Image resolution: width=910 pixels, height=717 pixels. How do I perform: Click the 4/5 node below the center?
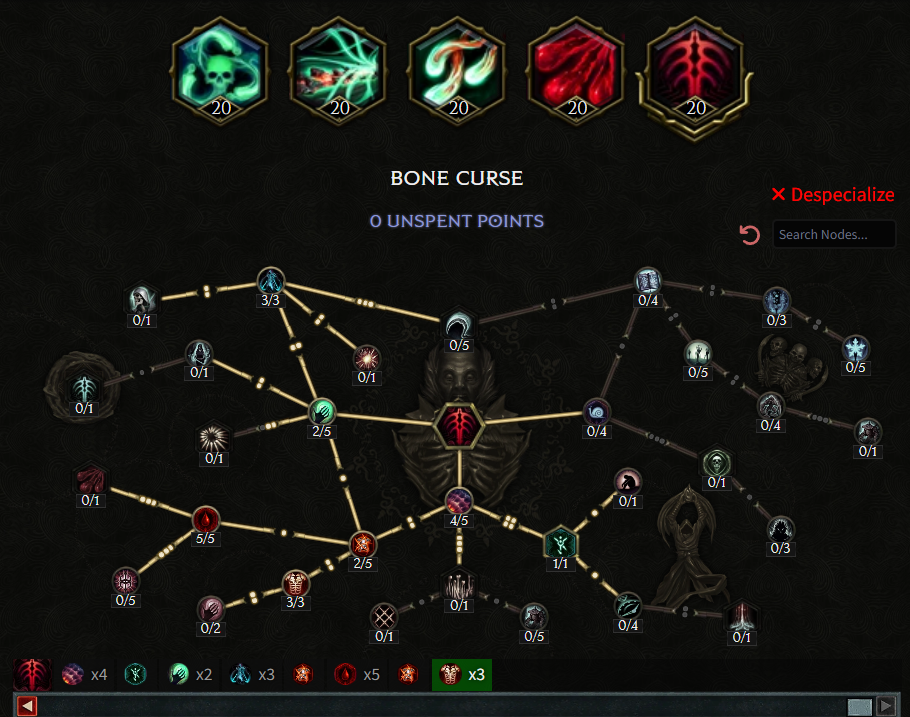click(459, 500)
